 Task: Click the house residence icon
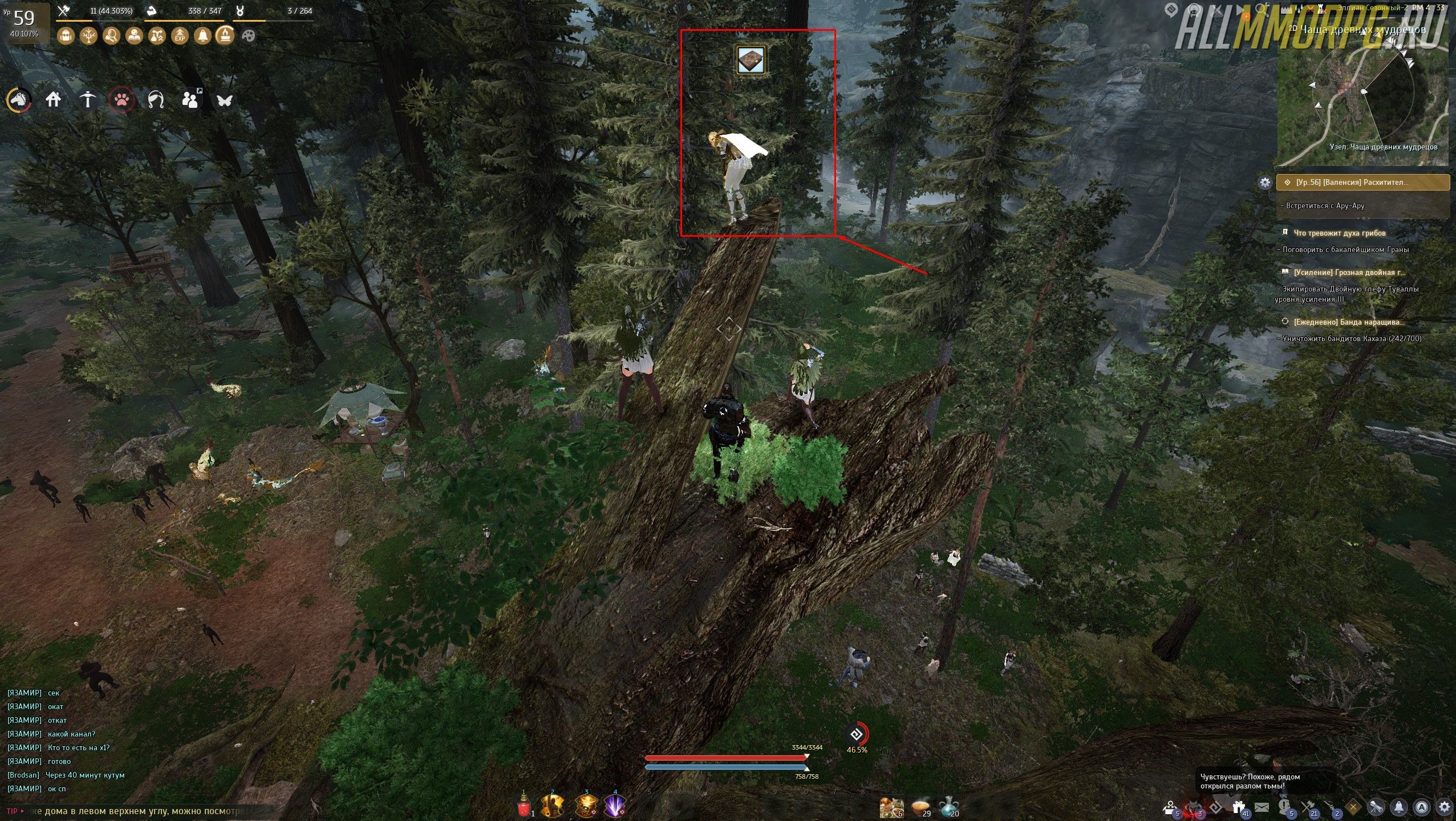coord(53,100)
